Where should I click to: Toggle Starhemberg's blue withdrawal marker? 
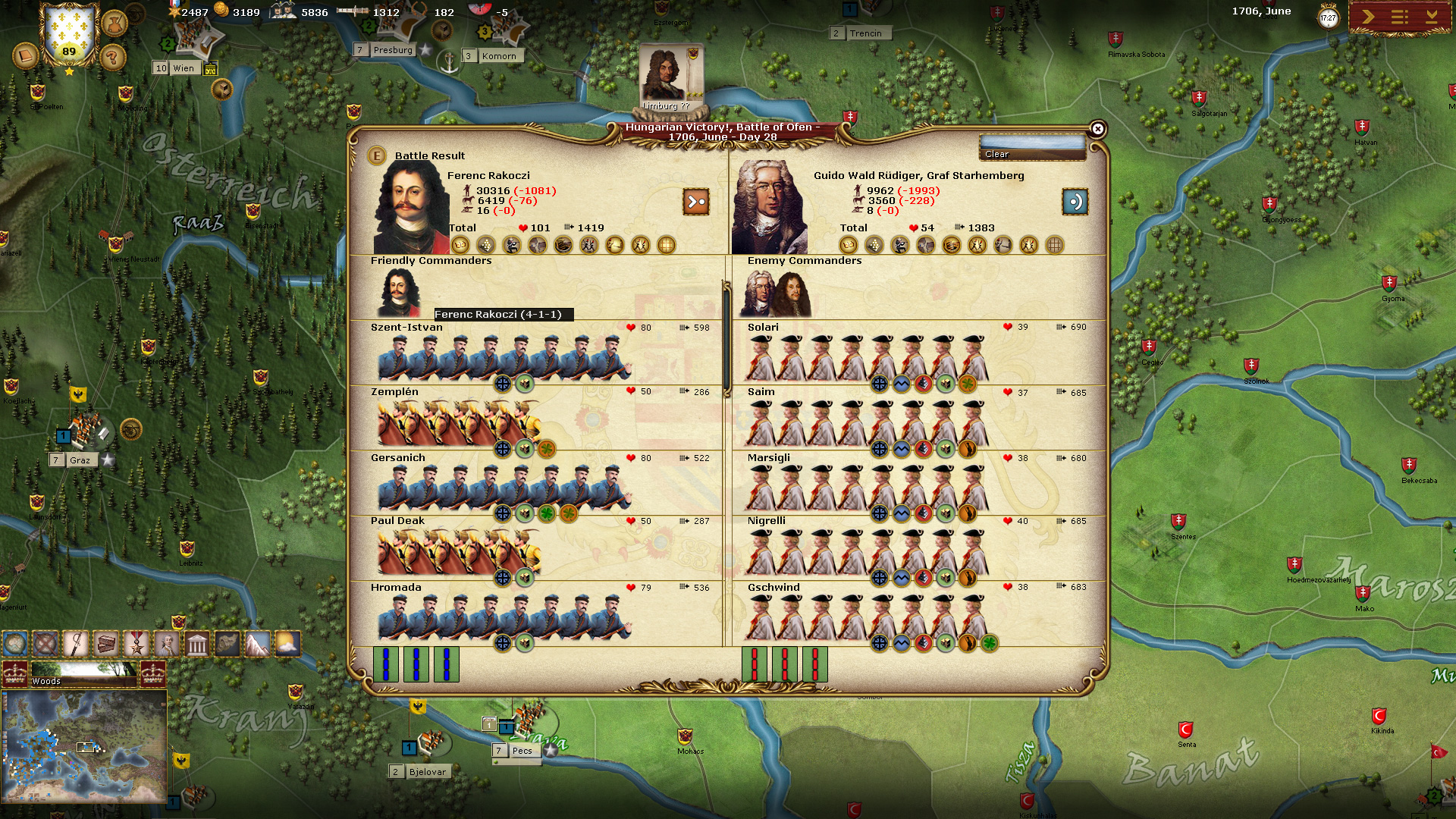point(1075,202)
